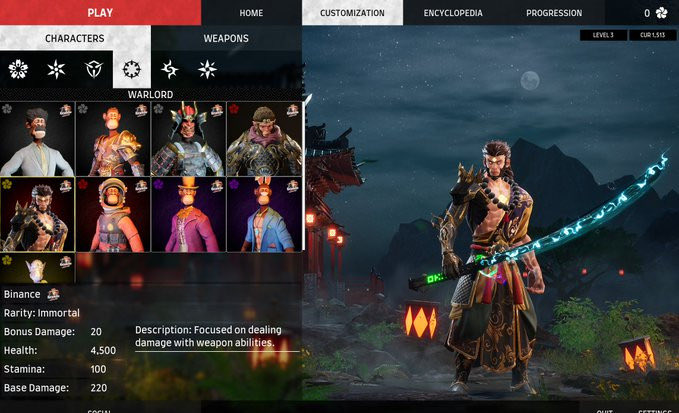Select the cherry blossom flower class icon
Screen dimensions: 679x413
point(18,69)
